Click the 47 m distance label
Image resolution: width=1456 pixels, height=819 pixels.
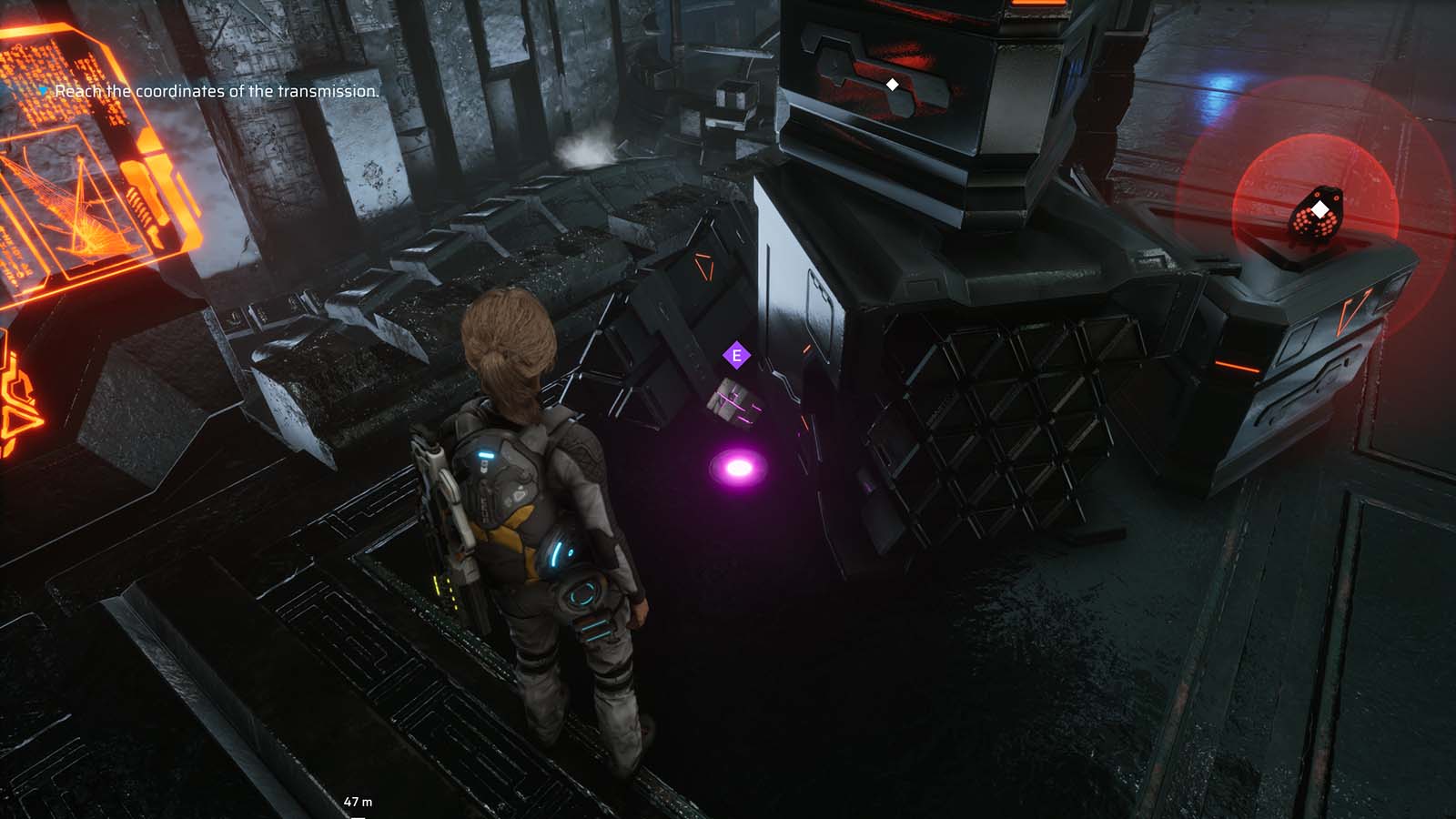coord(359,801)
